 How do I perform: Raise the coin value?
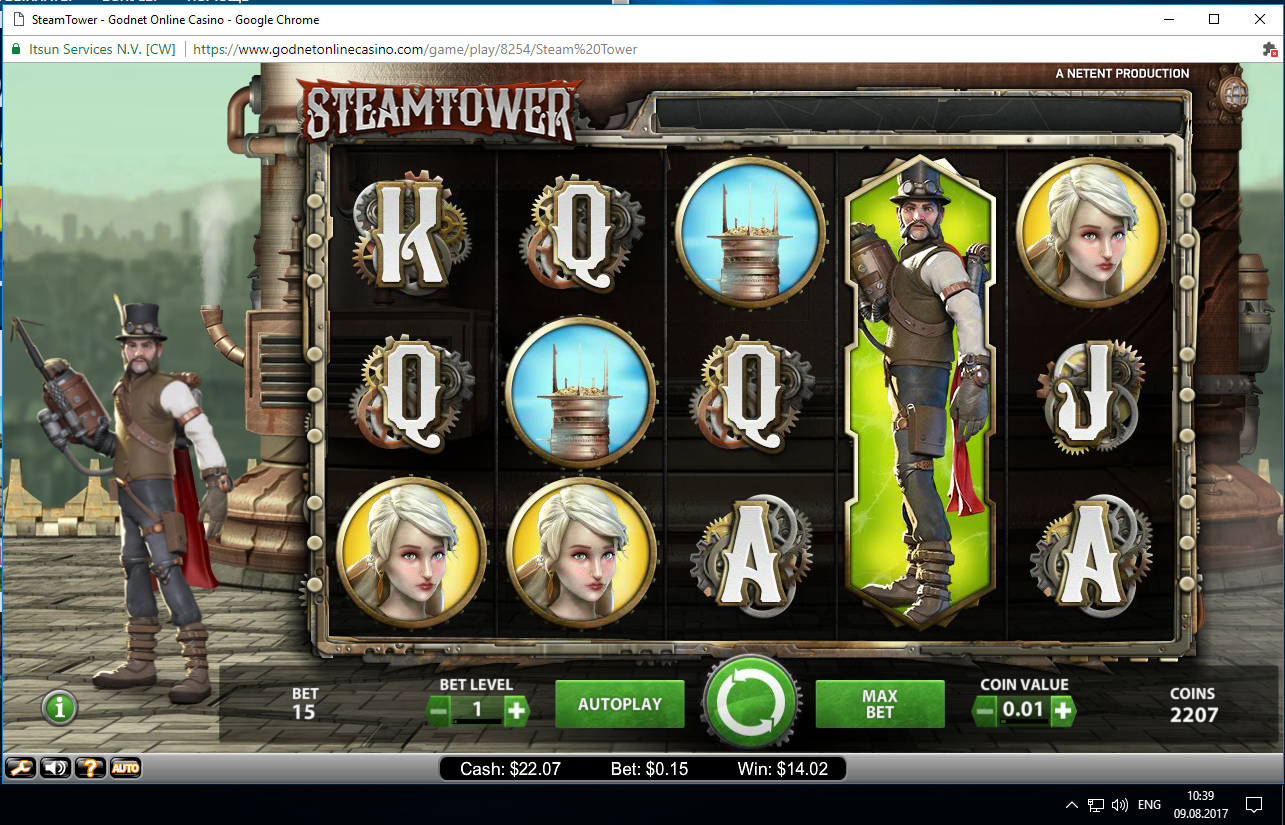(1063, 711)
